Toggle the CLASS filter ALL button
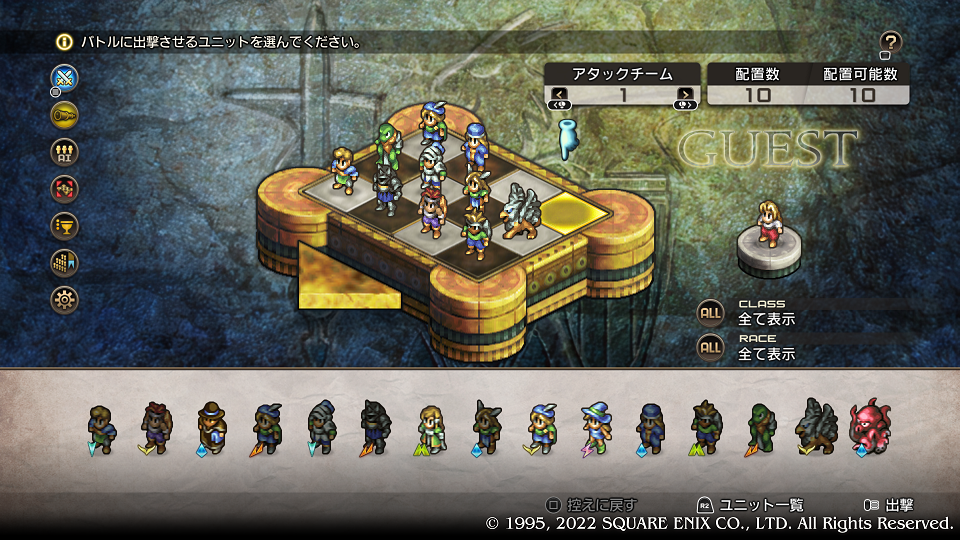 [710, 312]
